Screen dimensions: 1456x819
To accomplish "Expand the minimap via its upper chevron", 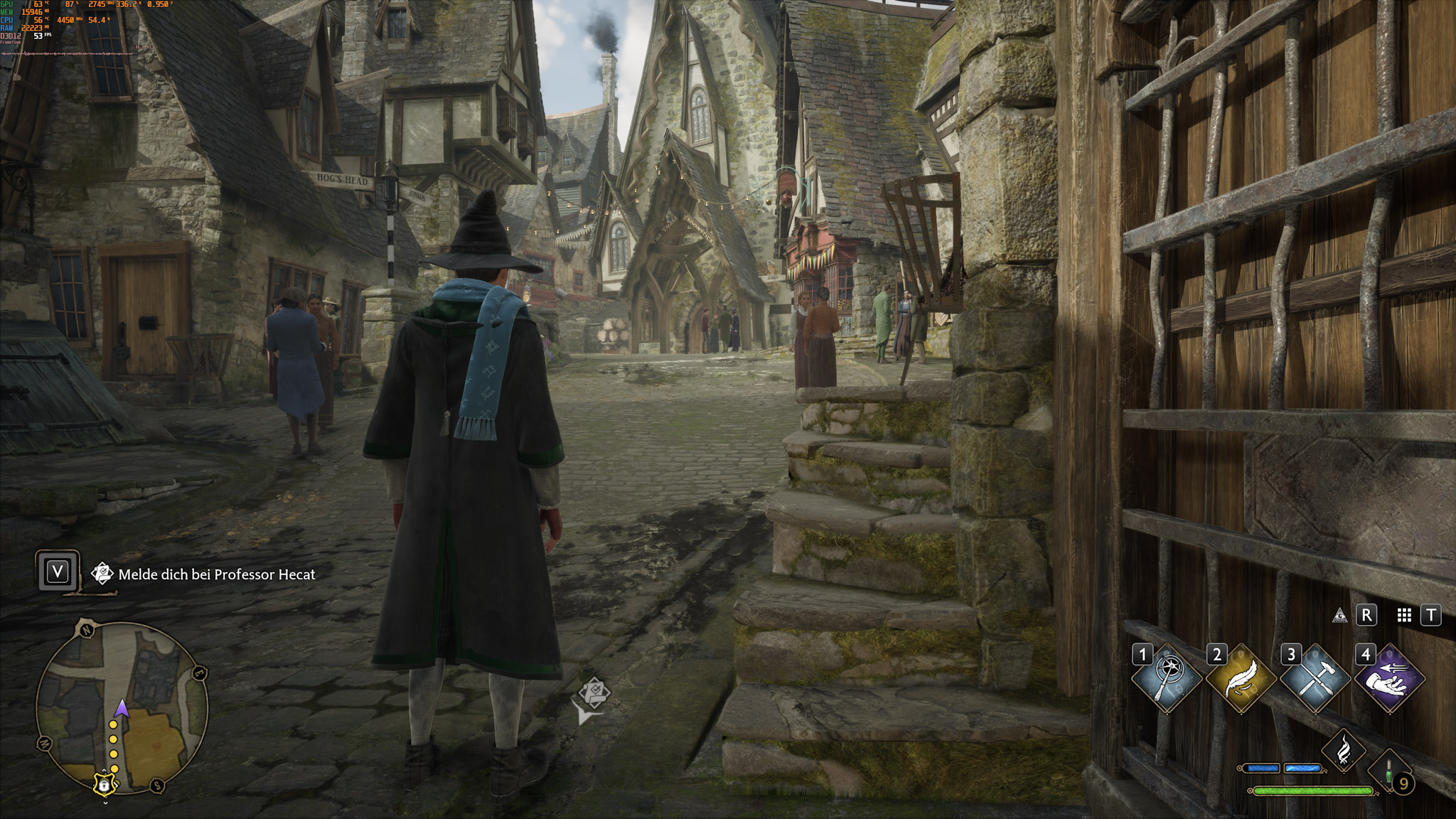I will point(105,771).
